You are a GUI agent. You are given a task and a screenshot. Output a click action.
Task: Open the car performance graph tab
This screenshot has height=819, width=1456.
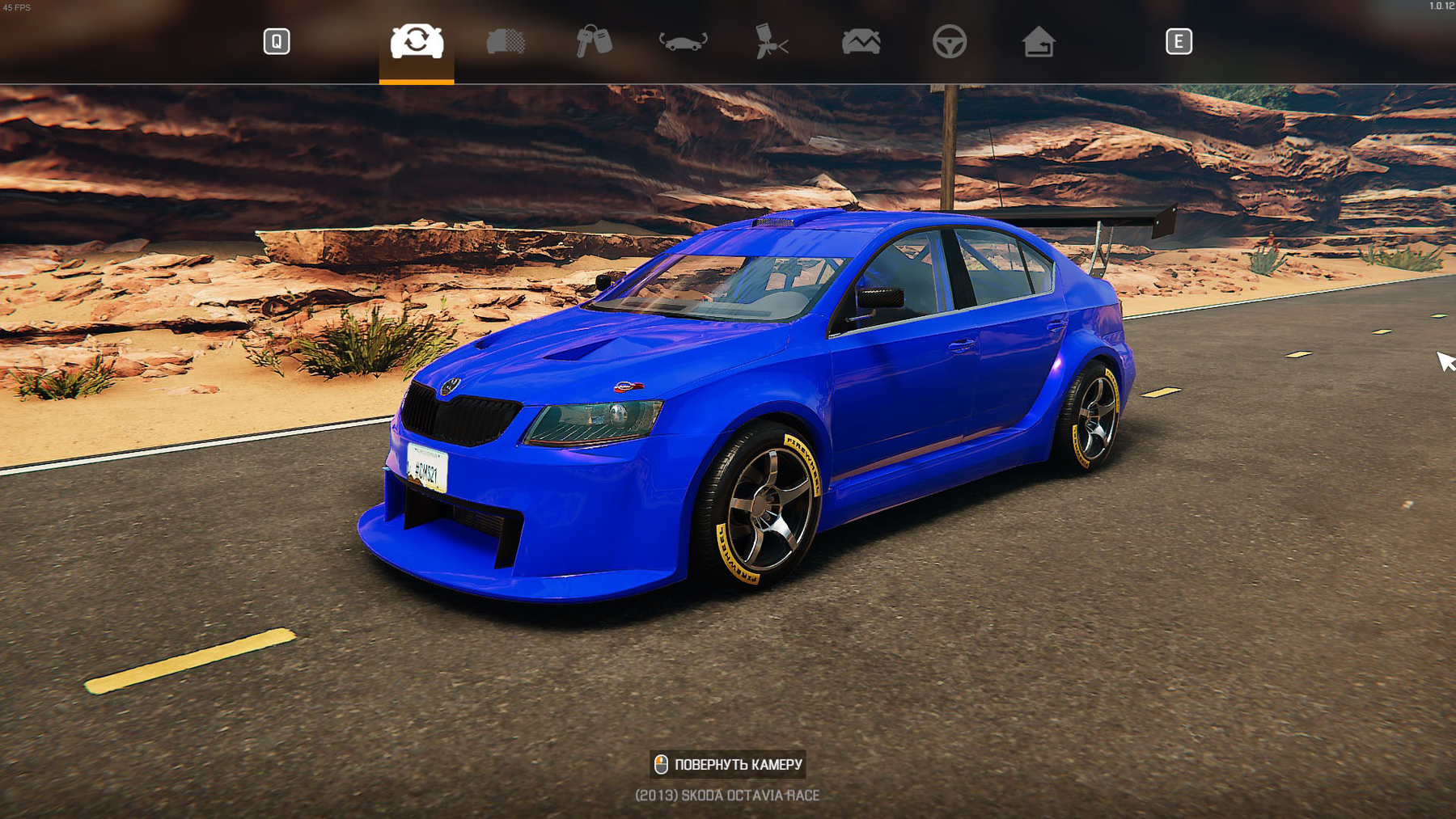(x=861, y=41)
